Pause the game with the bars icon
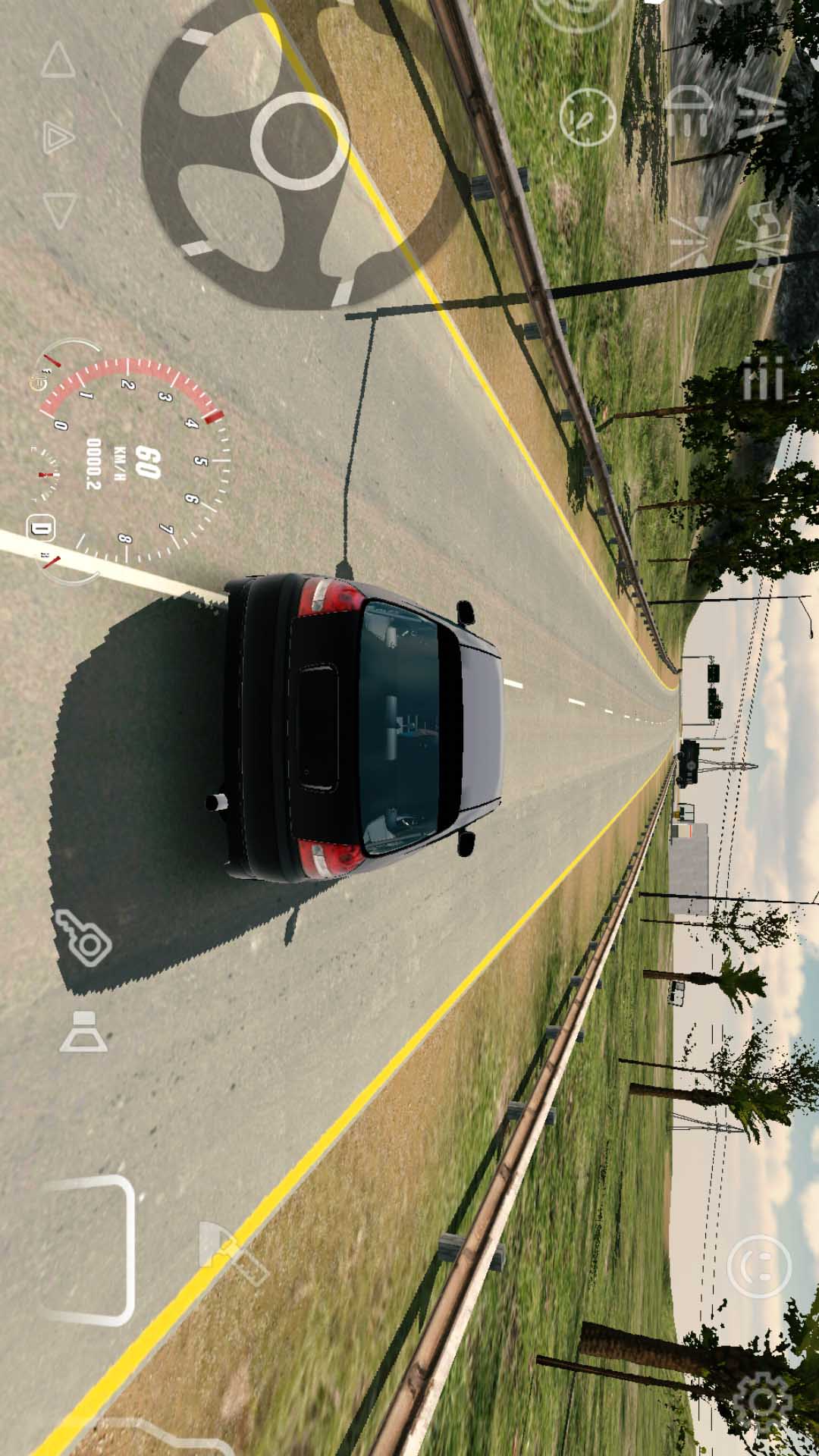The height and width of the screenshot is (1456, 819). [762, 378]
